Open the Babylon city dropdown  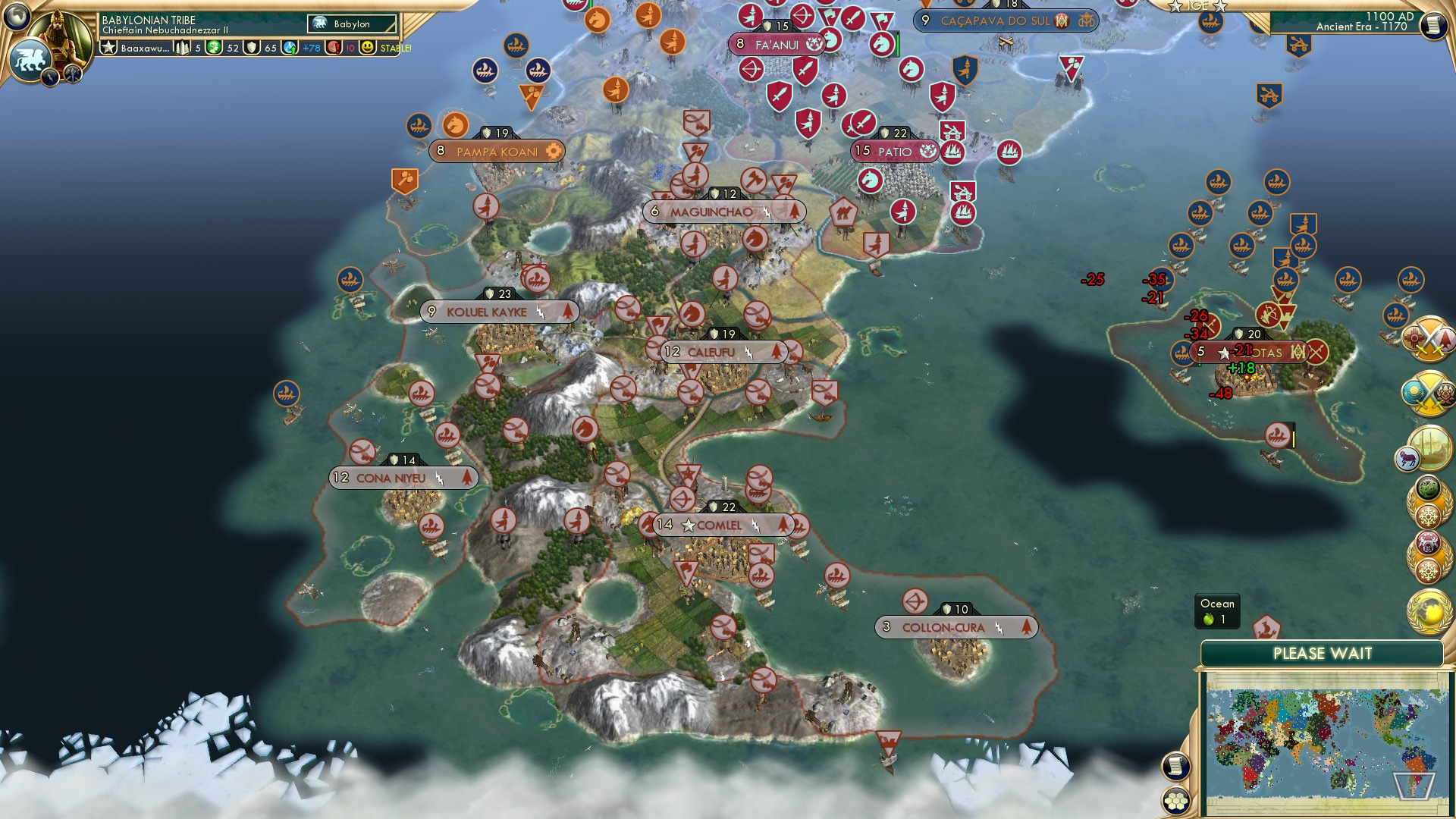[x=349, y=24]
